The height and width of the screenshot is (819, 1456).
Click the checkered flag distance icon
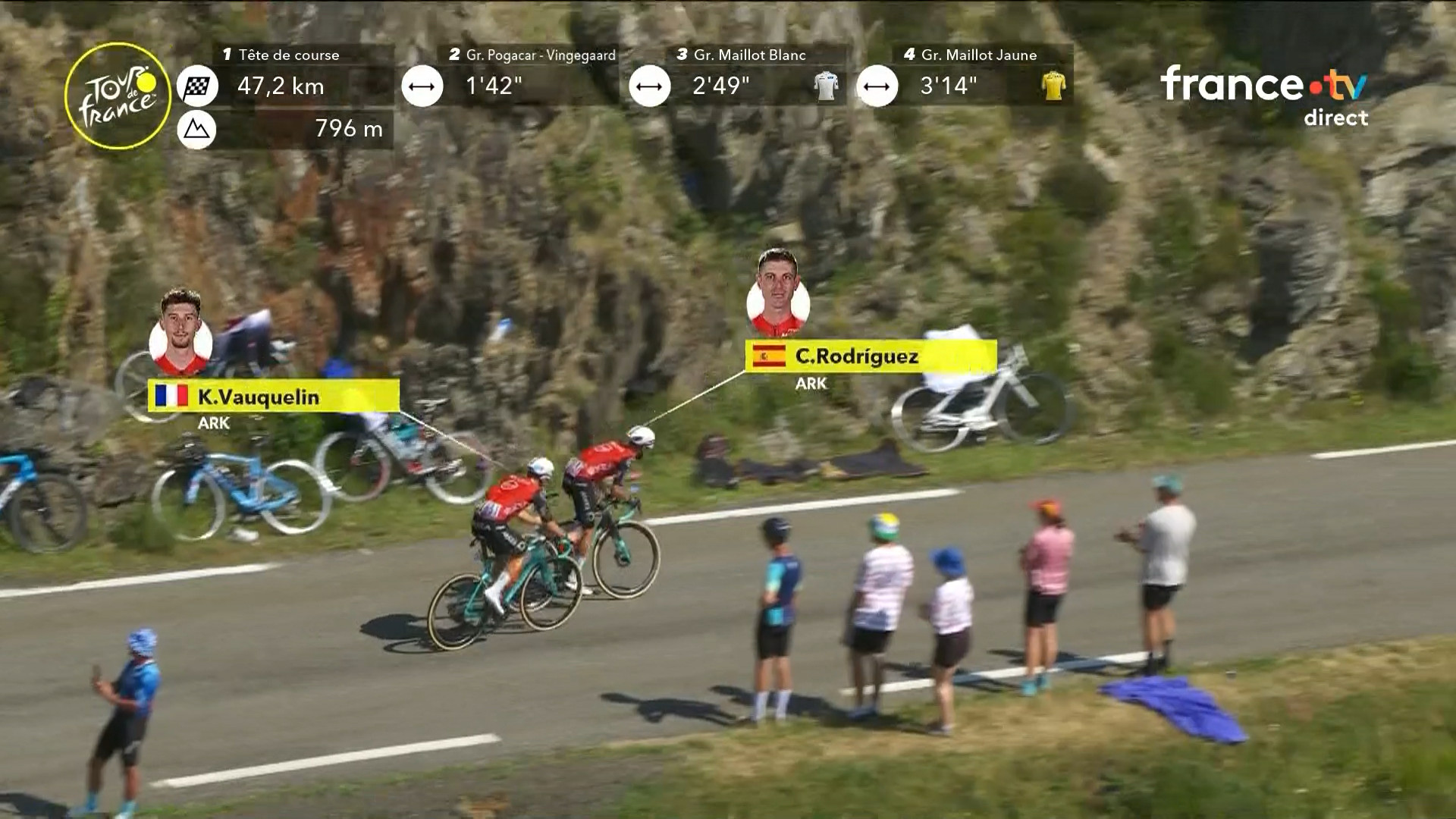point(197,86)
